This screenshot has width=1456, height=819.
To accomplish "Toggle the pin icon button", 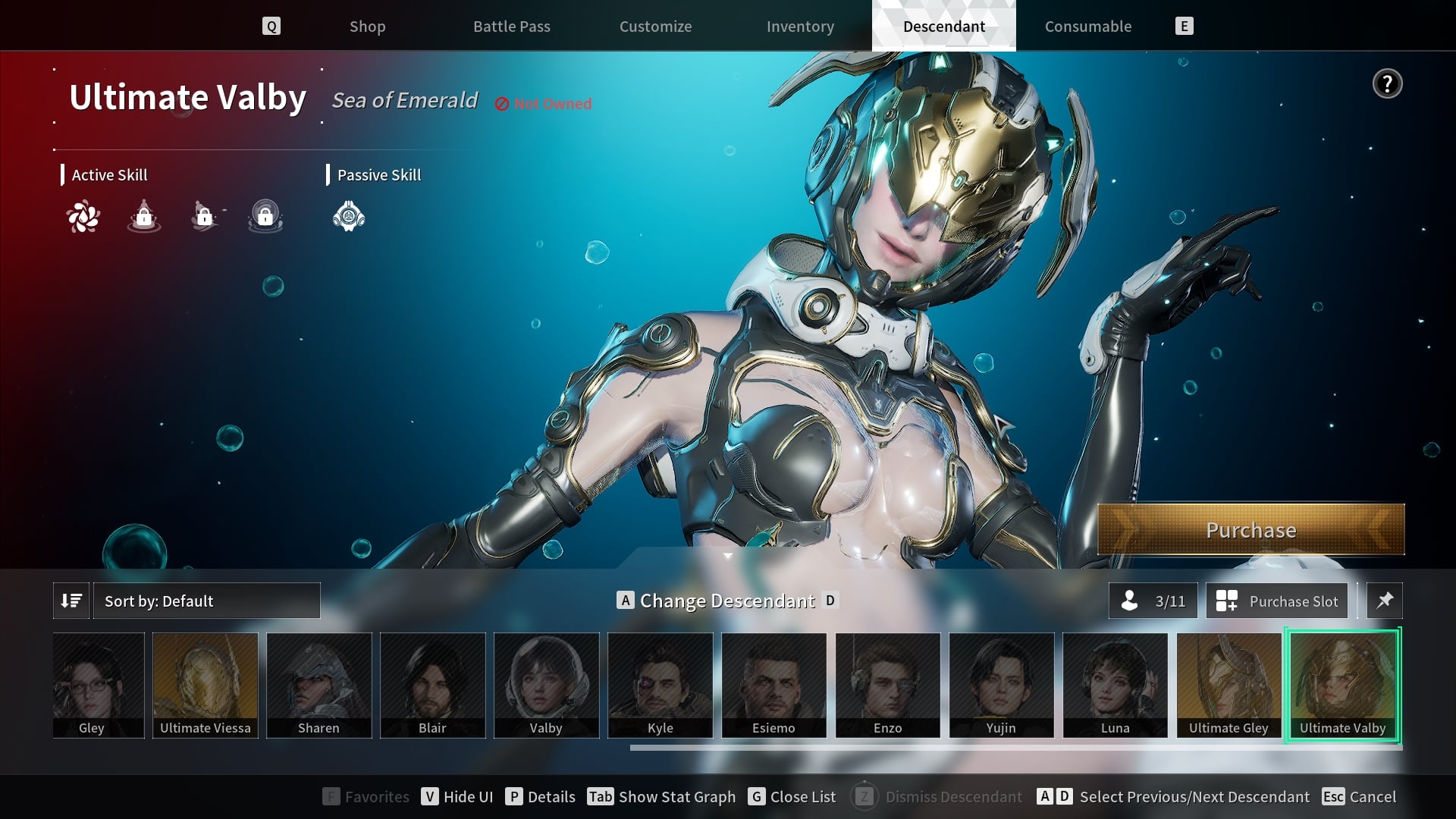I will pyautogui.click(x=1384, y=601).
